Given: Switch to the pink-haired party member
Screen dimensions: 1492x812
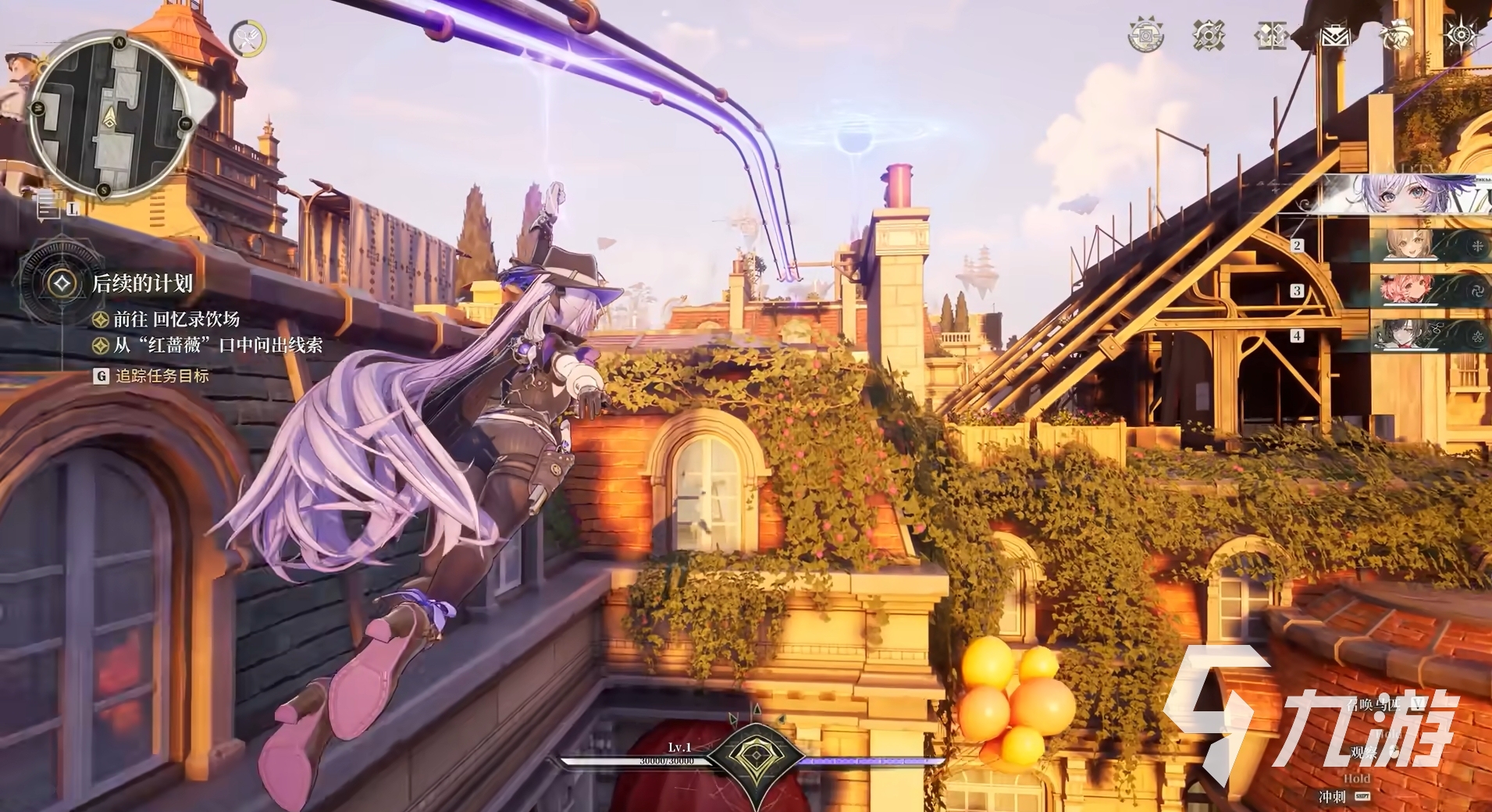Looking at the screenshot, I should pyautogui.click(x=1409, y=290).
